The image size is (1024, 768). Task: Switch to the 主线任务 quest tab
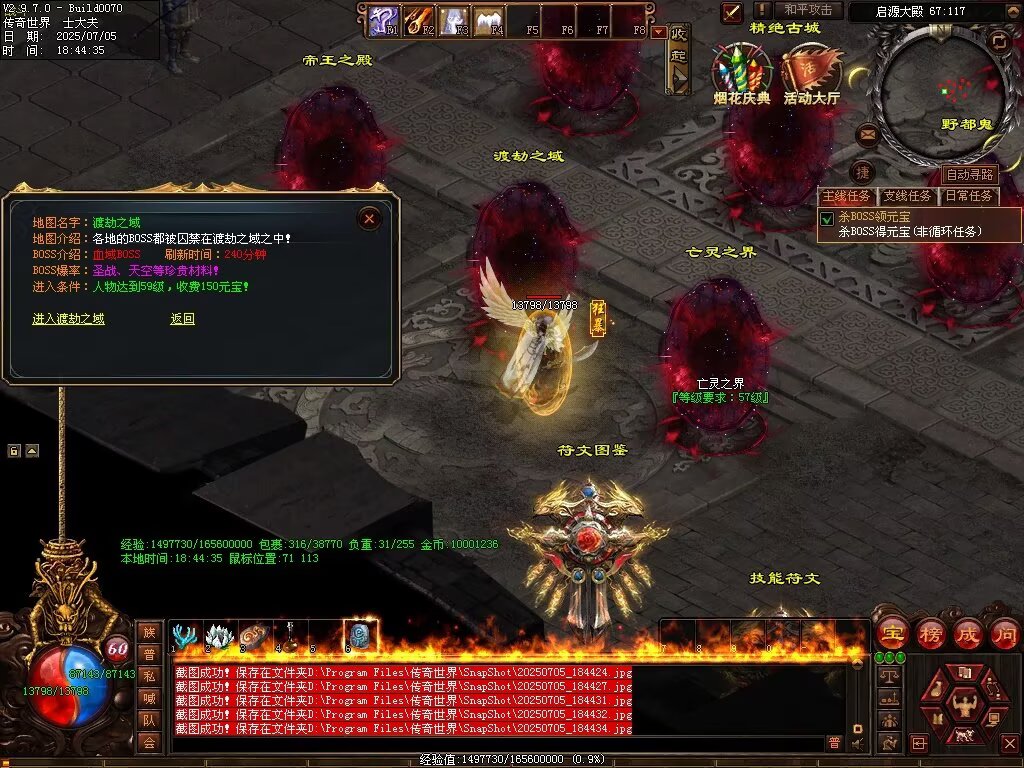(846, 196)
